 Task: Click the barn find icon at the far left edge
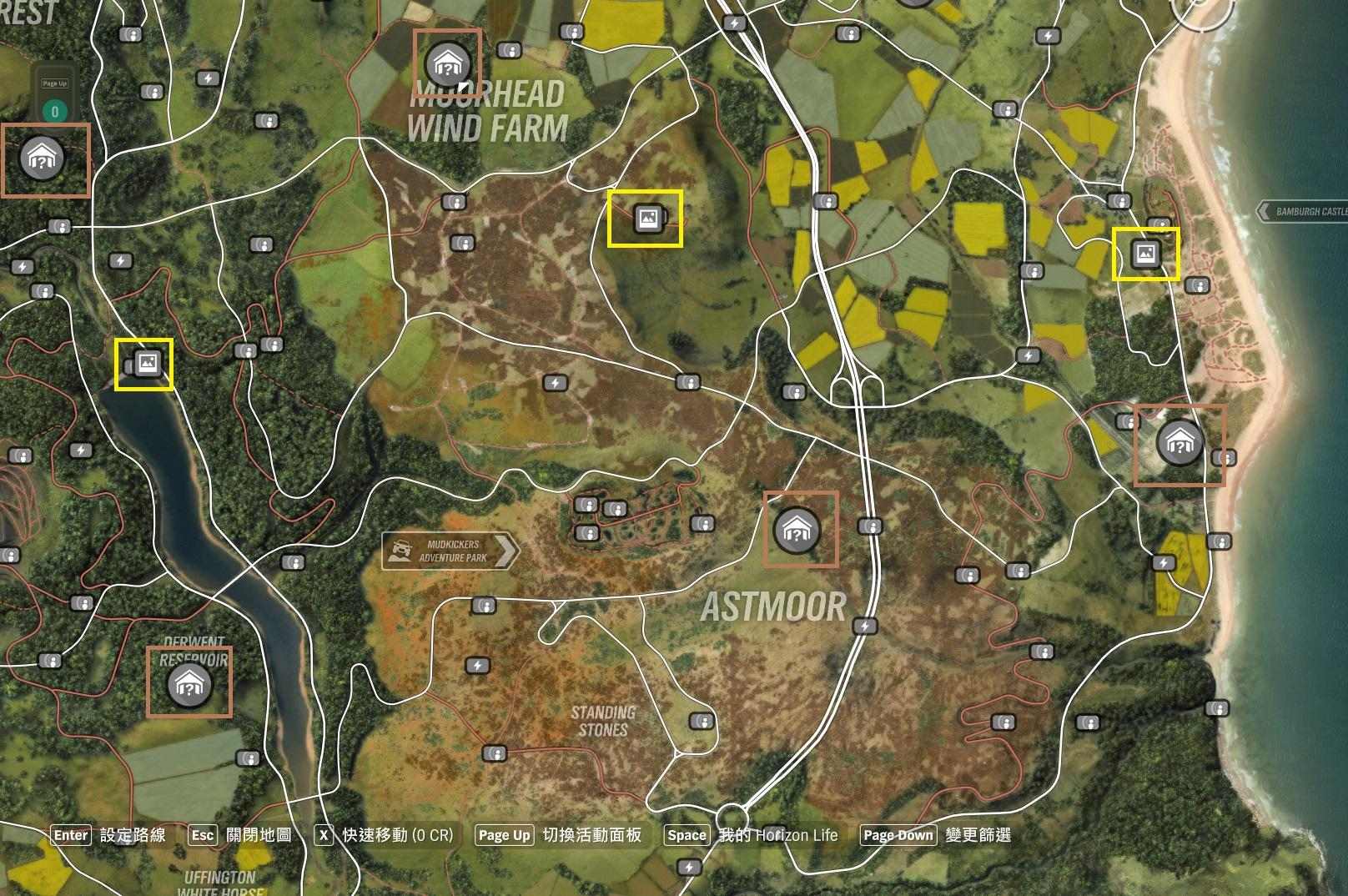[x=41, y=159]
